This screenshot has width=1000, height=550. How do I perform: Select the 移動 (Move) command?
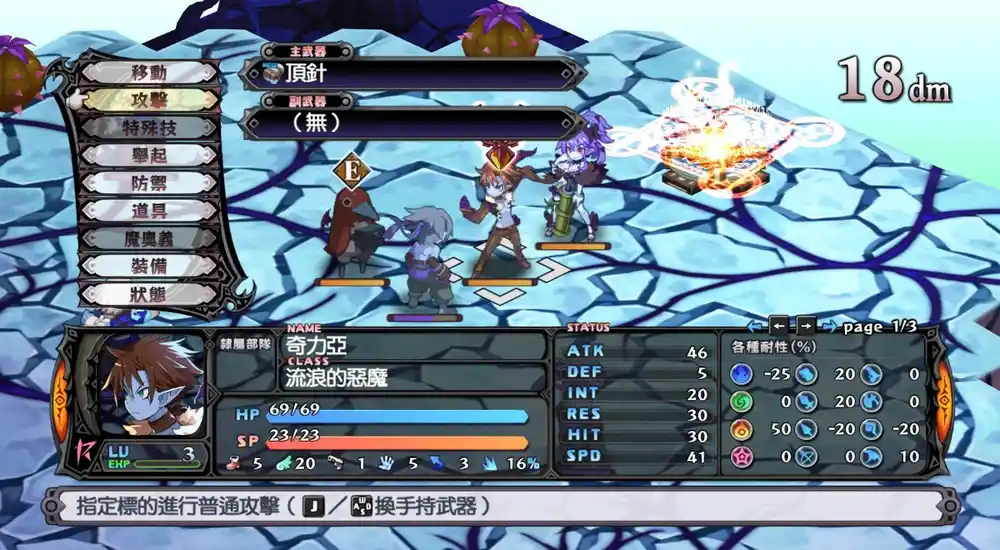click(x=148, y=73)
